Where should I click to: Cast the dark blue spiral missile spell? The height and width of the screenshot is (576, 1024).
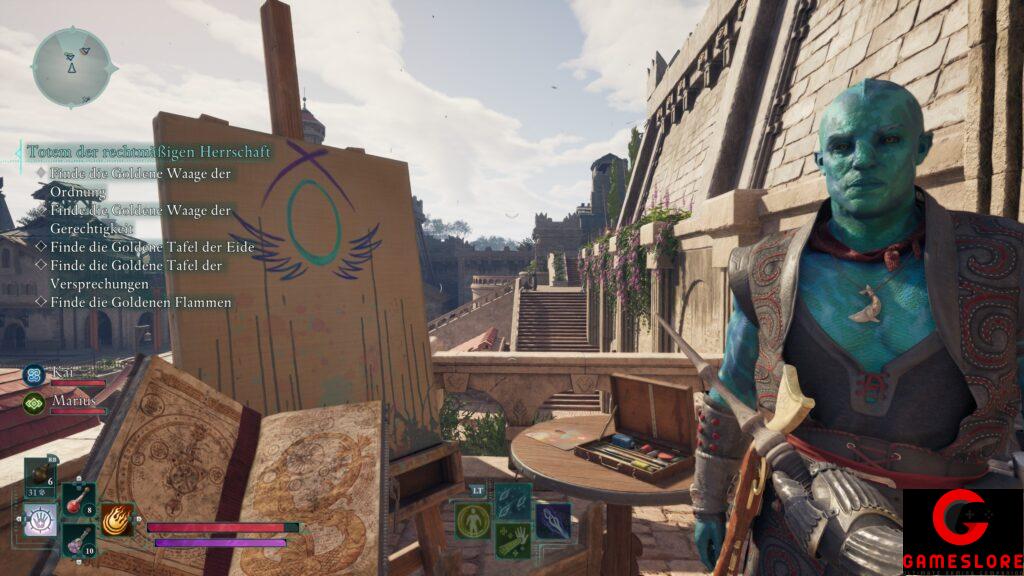pyautogui.click(x=552, y=520)
